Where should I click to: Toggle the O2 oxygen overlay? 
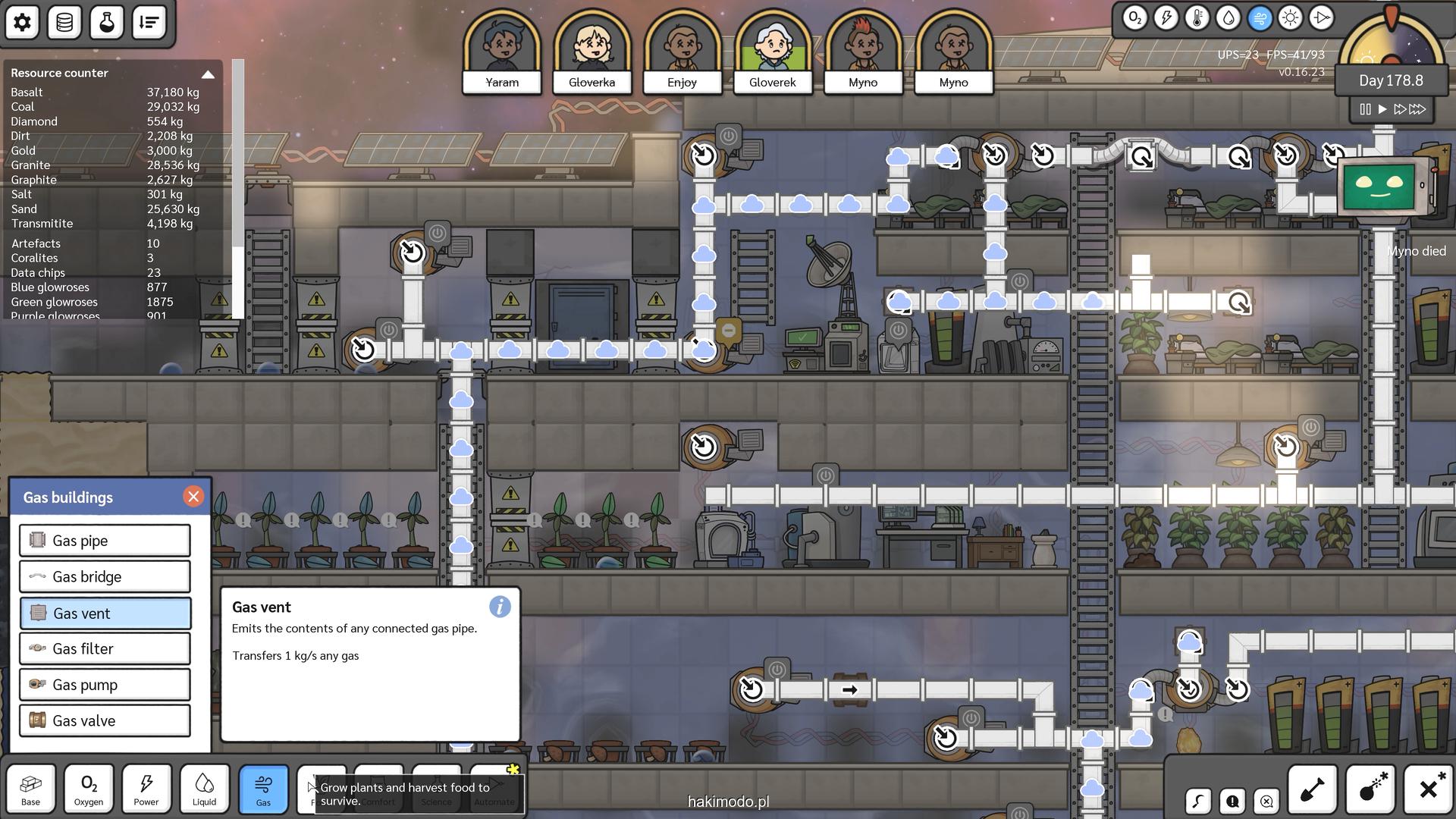tap(1134, 18)
